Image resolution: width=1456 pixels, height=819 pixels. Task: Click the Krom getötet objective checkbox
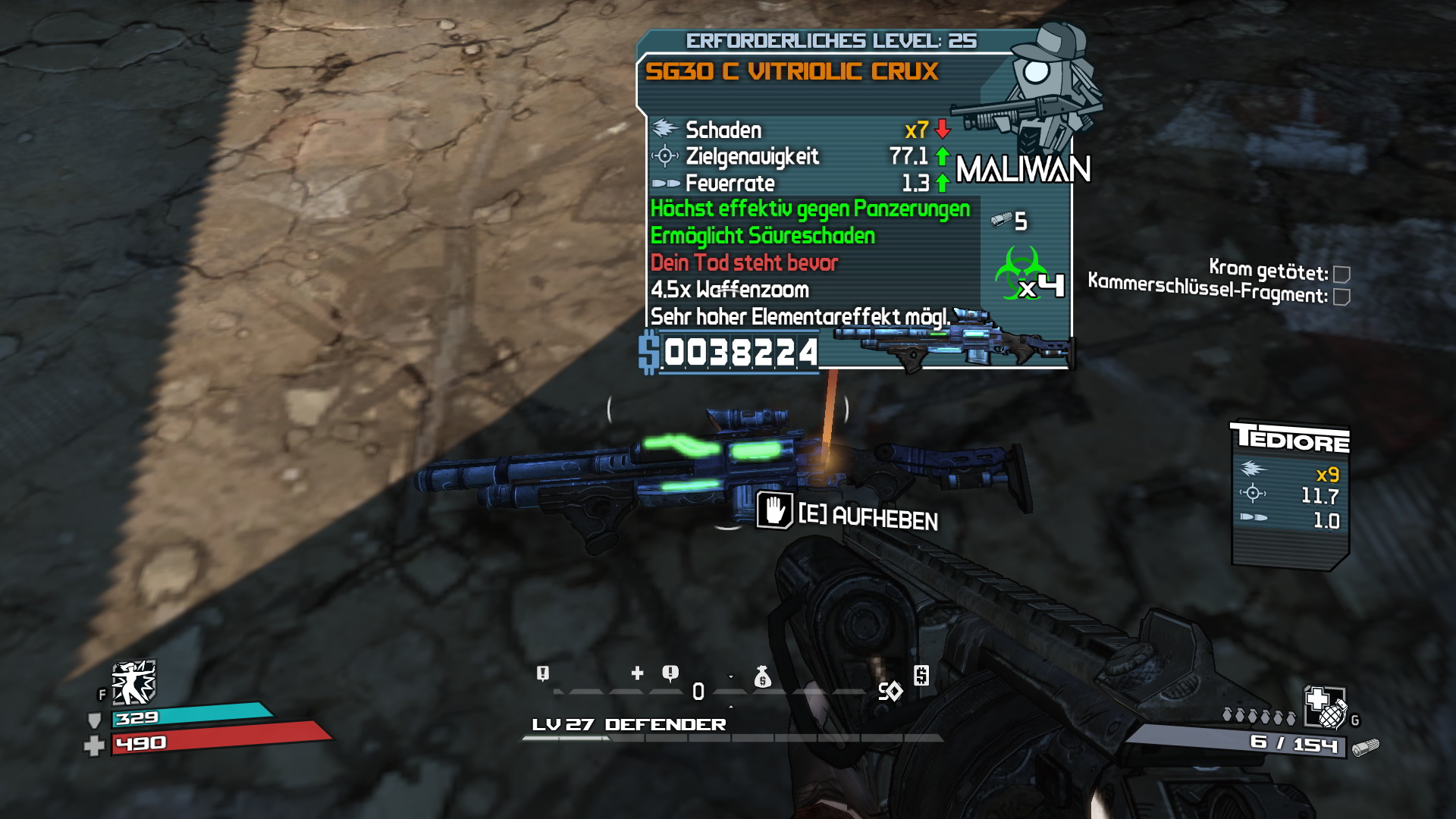click(1341, 274)
